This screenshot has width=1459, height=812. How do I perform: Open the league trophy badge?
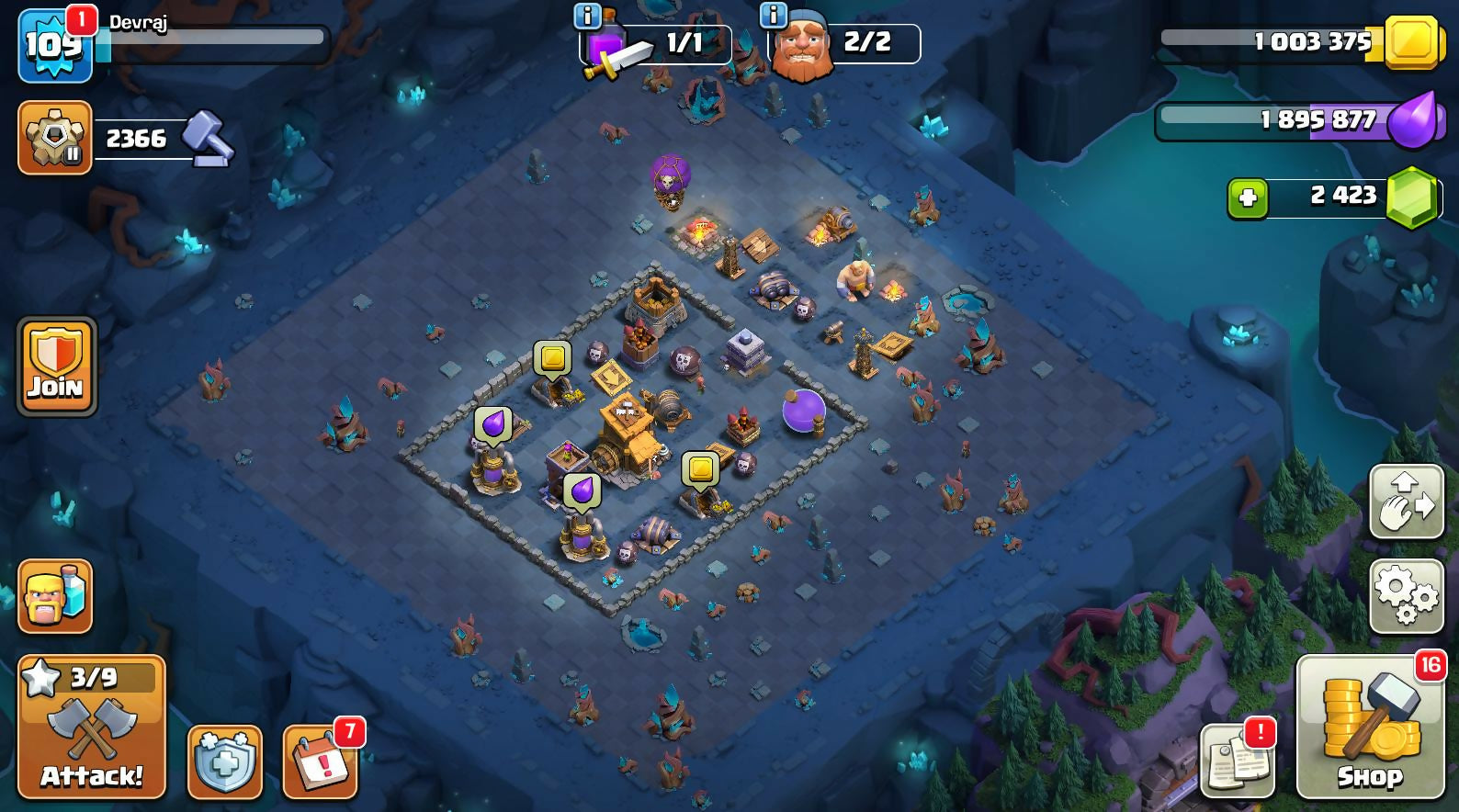[54, 138]
